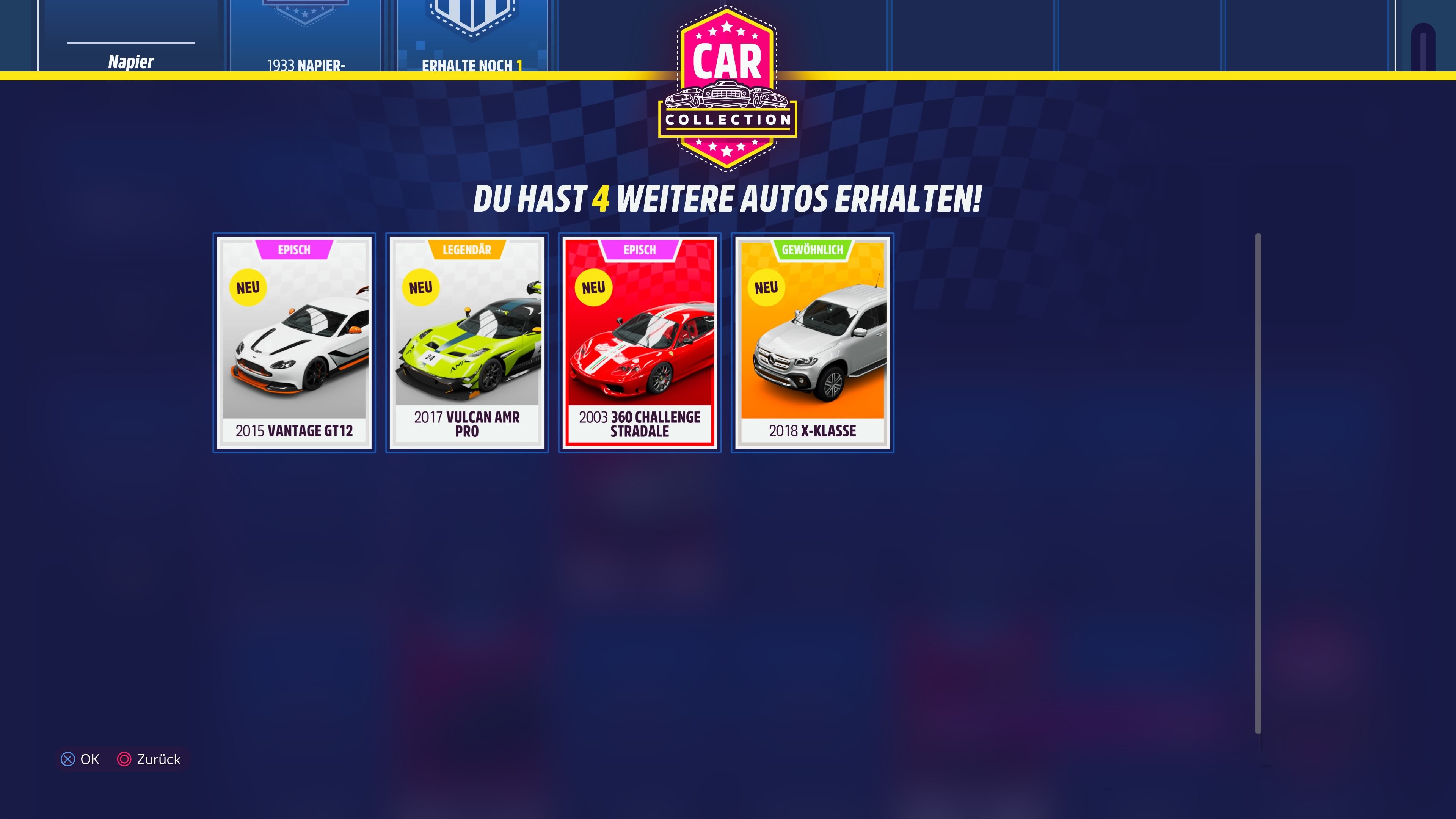Switch to the Napier tab

131,62
